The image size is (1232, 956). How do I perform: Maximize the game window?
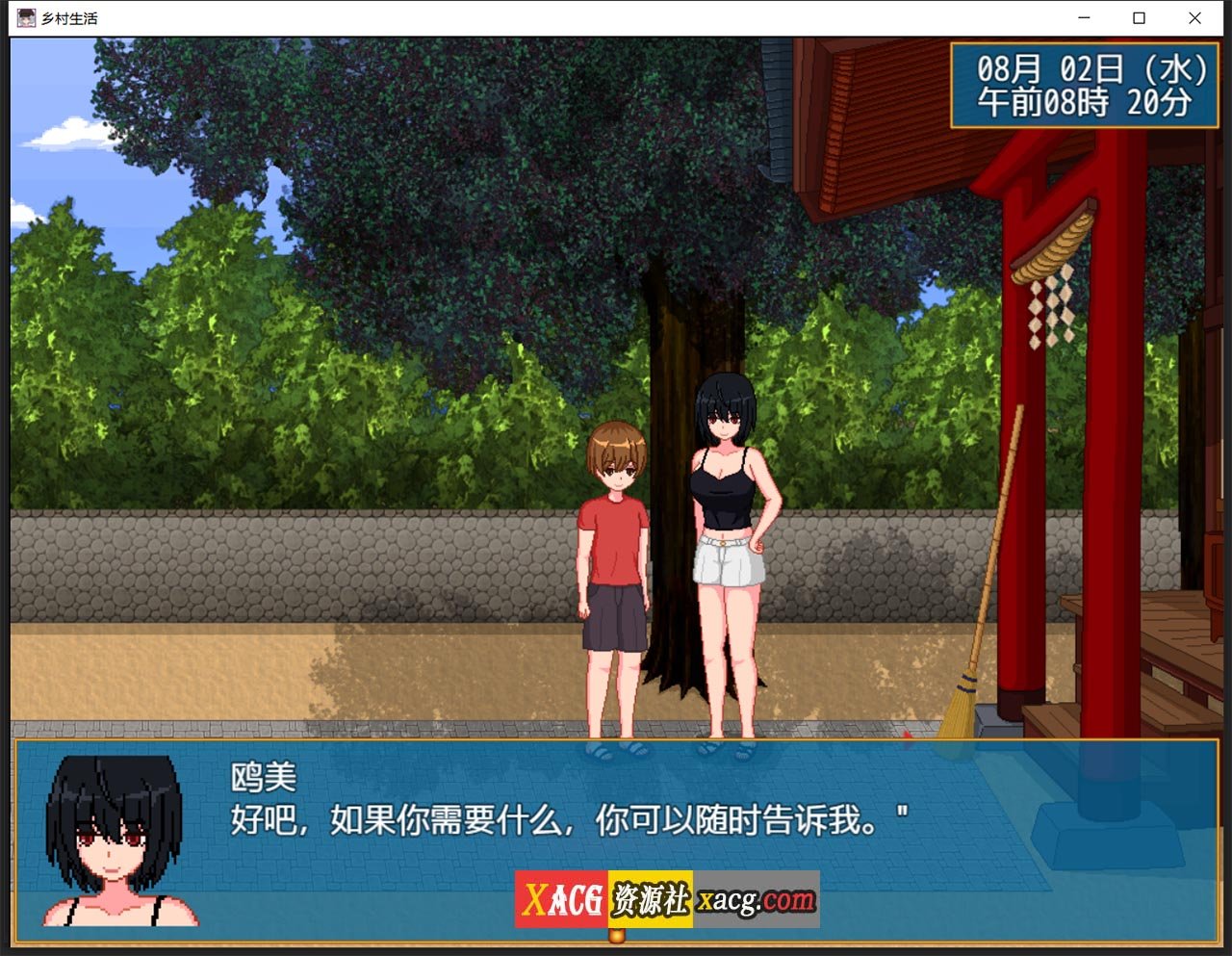(x=1139, y=17)
